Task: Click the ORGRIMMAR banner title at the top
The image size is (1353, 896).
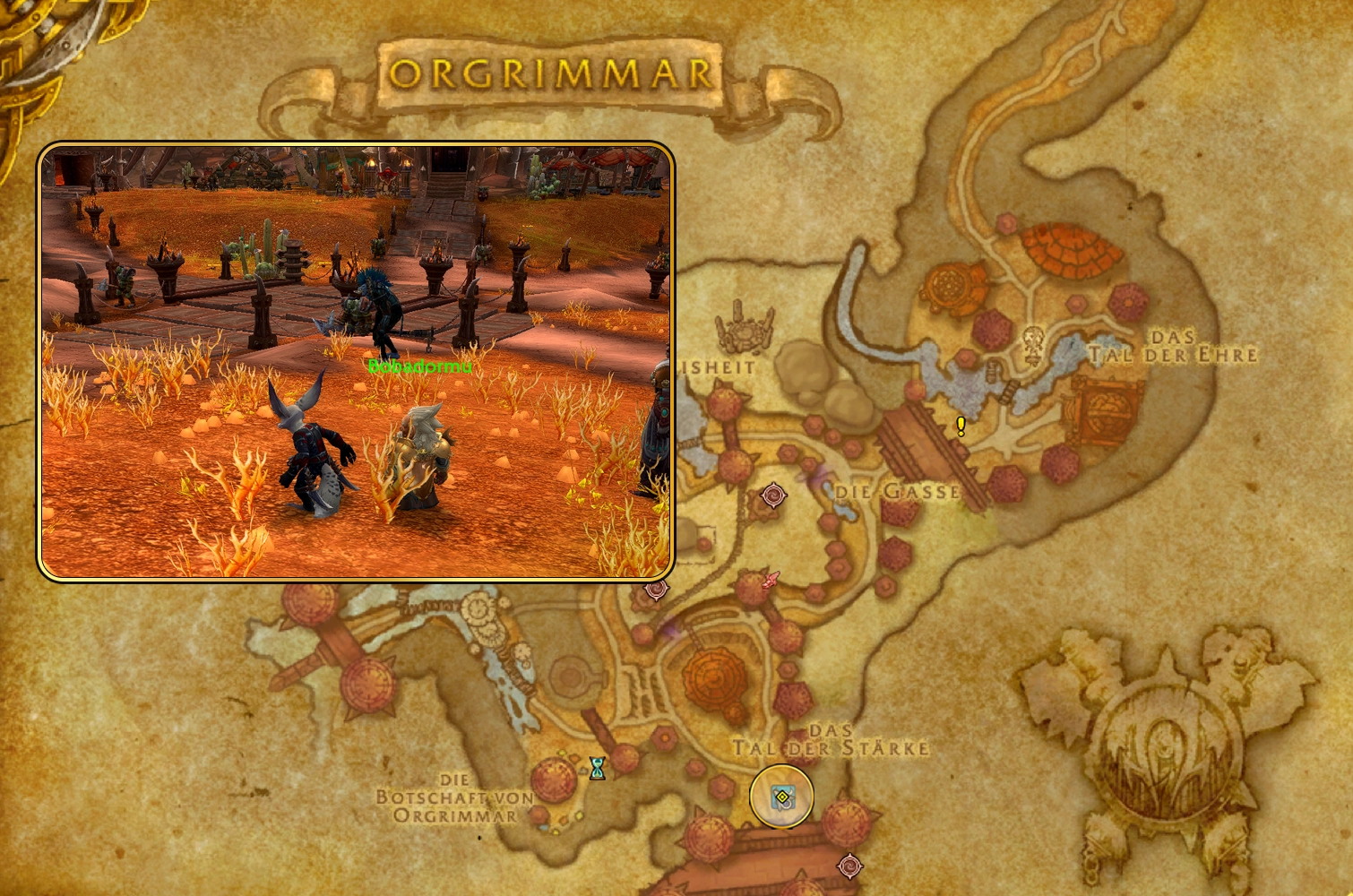Action: (551, 72)
